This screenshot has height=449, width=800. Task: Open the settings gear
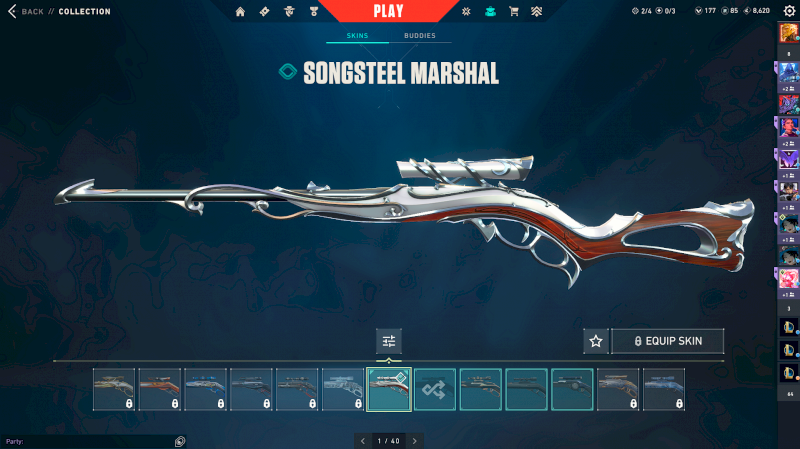[x=789, y=11]
